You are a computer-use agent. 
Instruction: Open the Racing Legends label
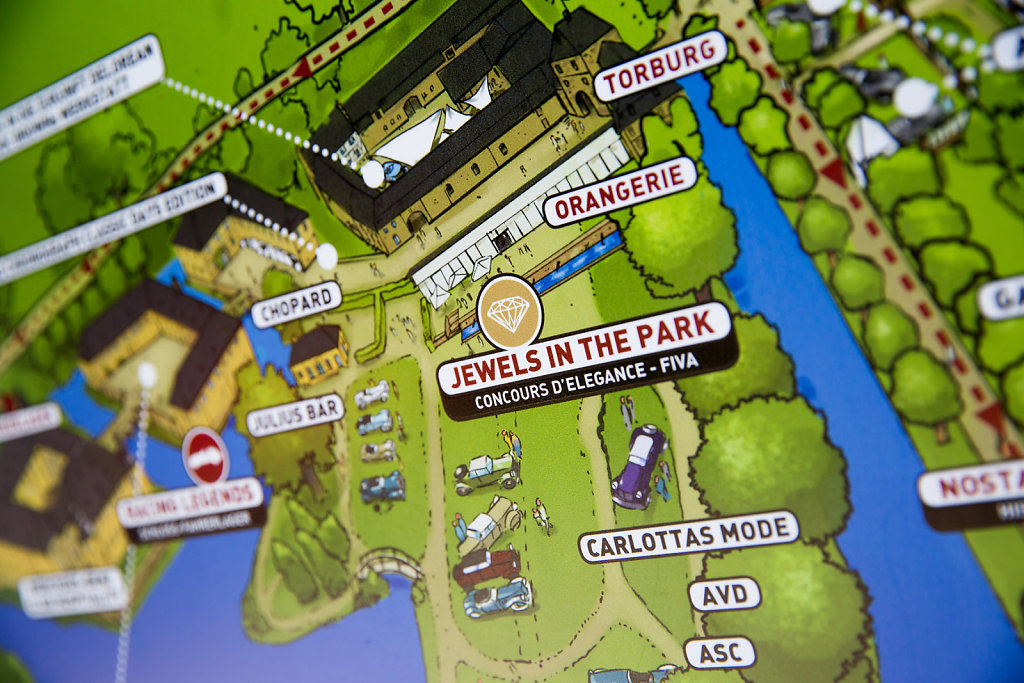[x=190, y=503]
